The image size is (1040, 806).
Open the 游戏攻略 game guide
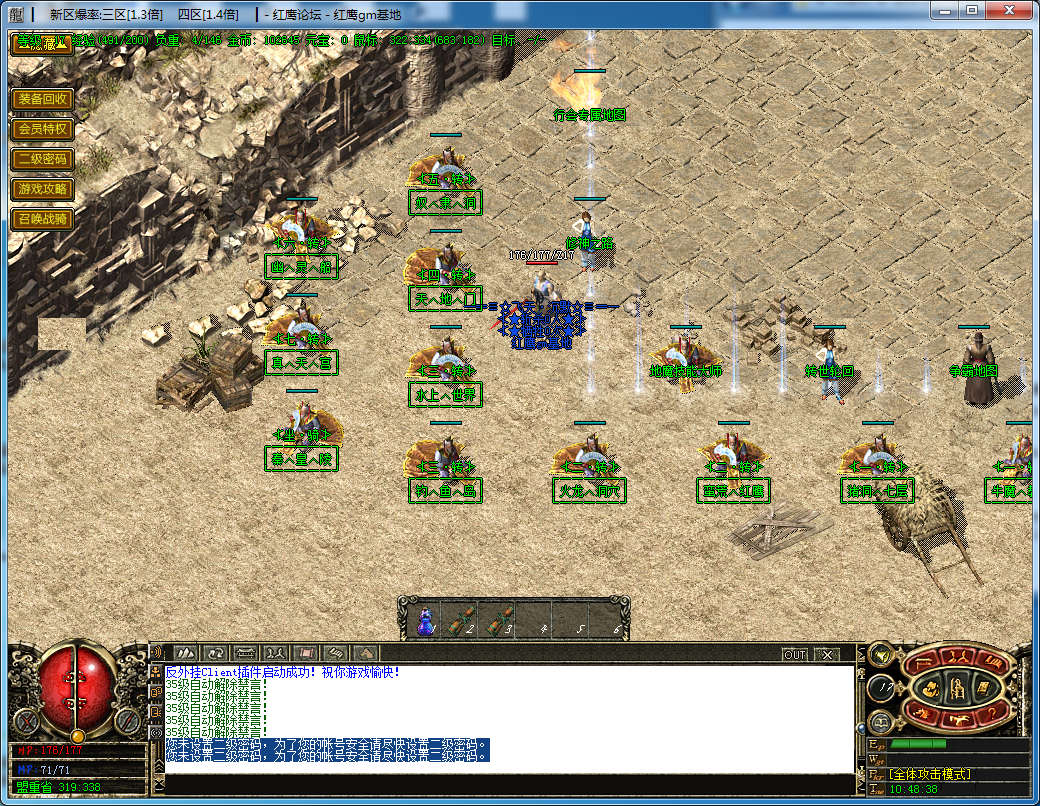coord(43,188)
